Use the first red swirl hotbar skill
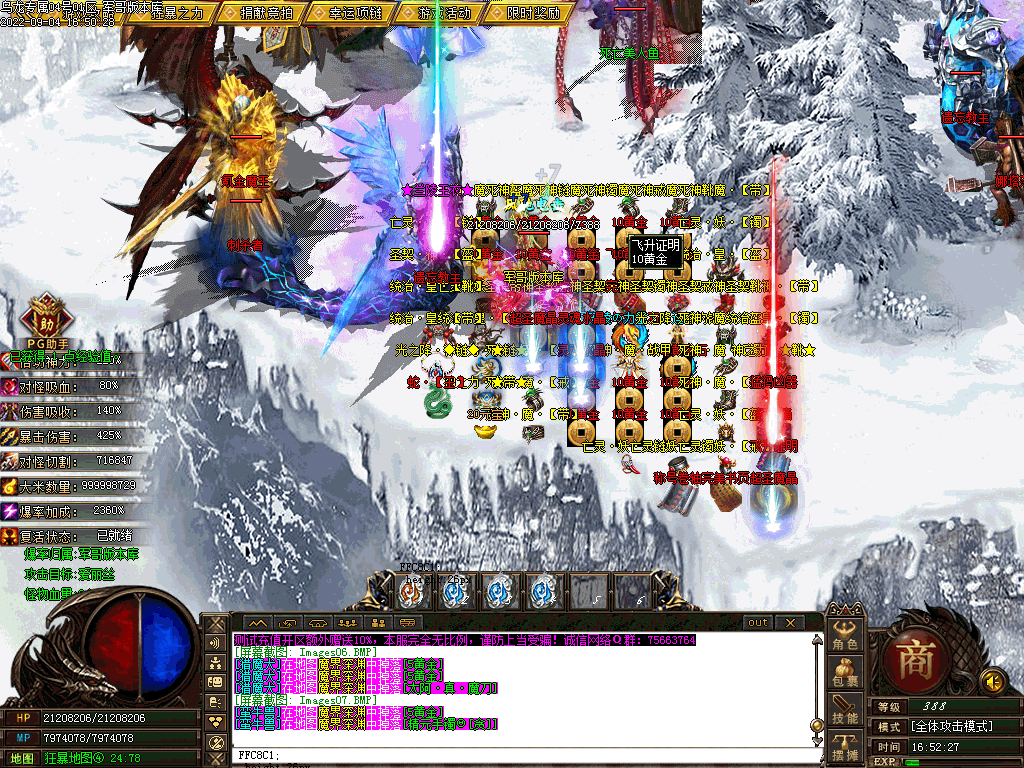The height and width of the screenshot is (768, 1024). 411,592
